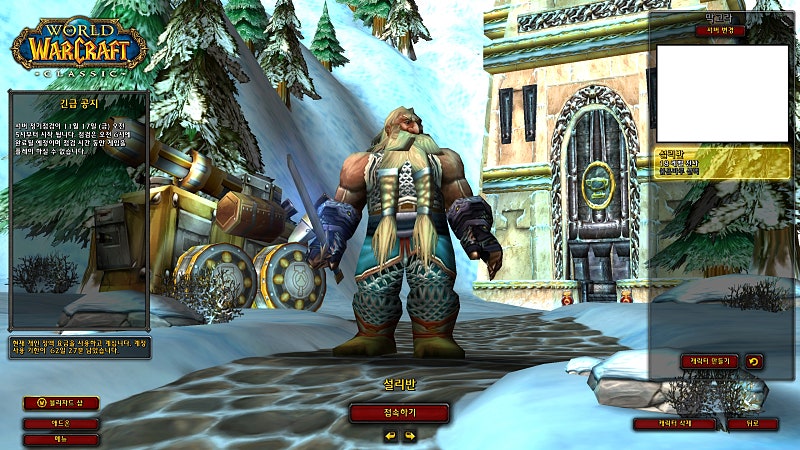Enter the world with the 접속하기 button
Viewport: 800px width, 450px height.
click(x=399, y=413)
